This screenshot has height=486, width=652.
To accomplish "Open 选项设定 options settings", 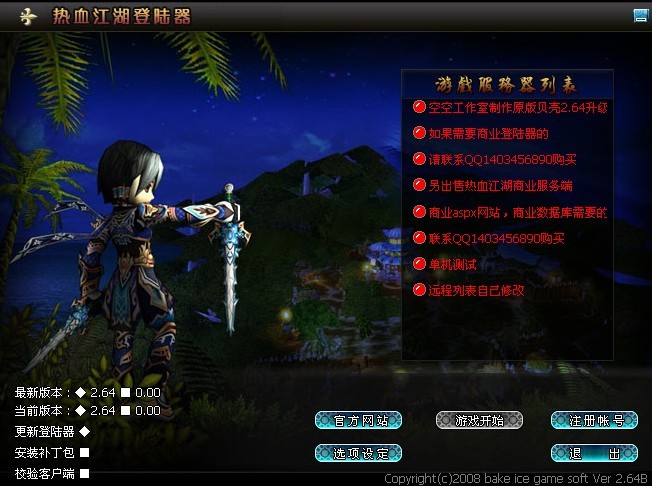I will [x=358, y=453].
